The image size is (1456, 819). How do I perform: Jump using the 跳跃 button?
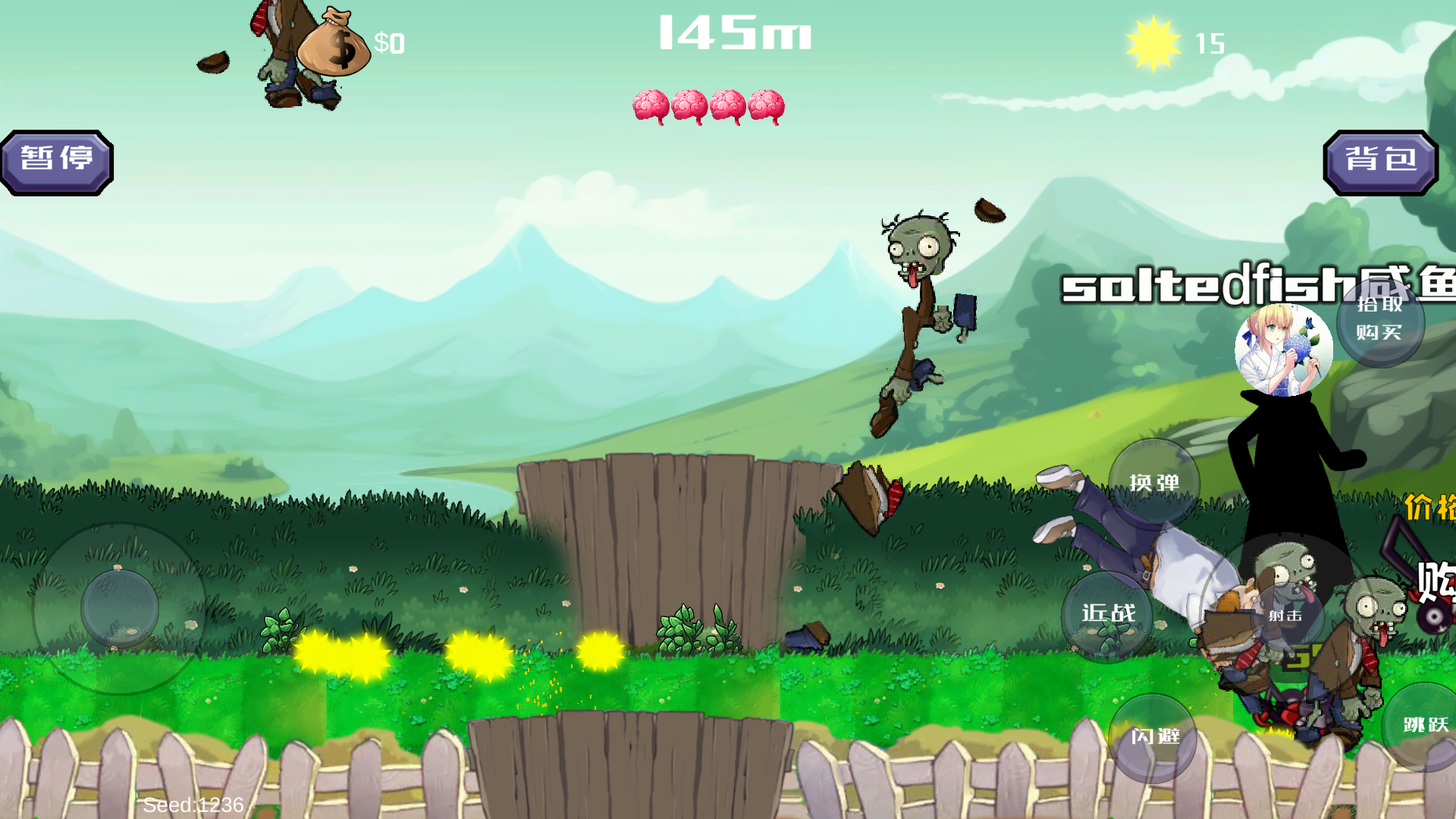[1425, 726]
